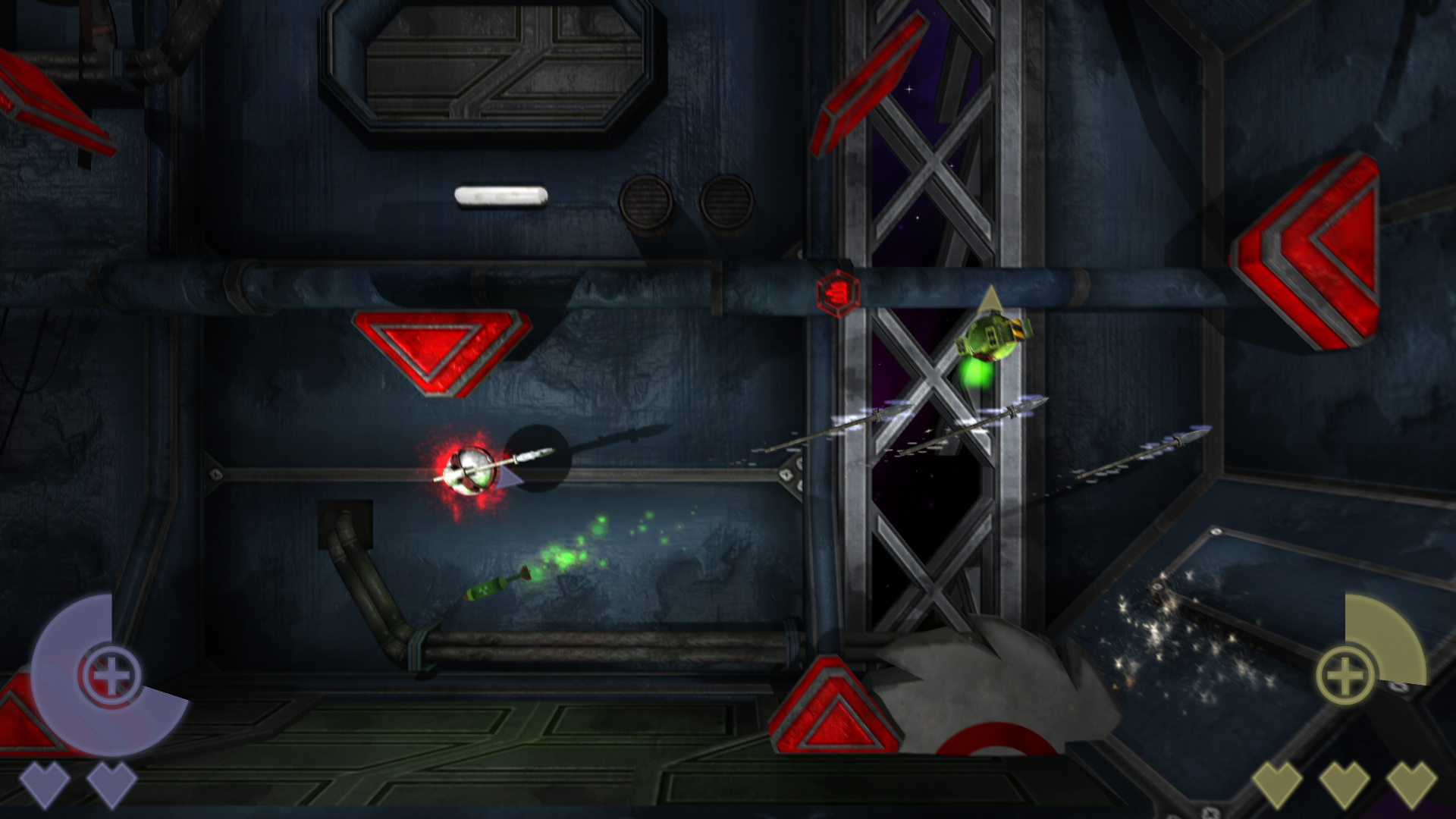Click the yellow player's plus-circle icon
The image size is (1456, 819).
tap(1345, 675)
